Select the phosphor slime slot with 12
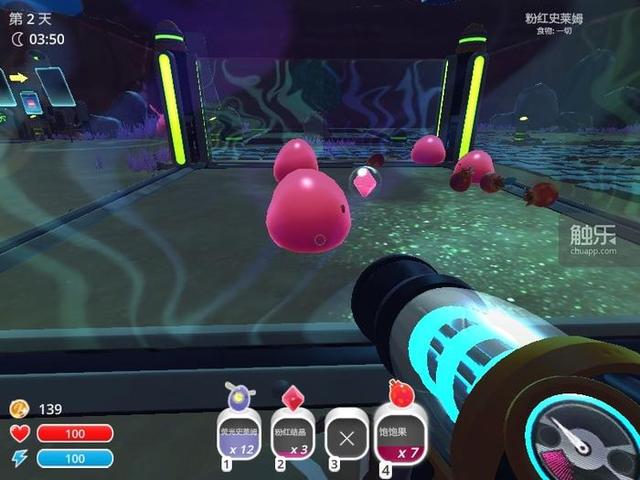The image size is (640, 480). 240,436
